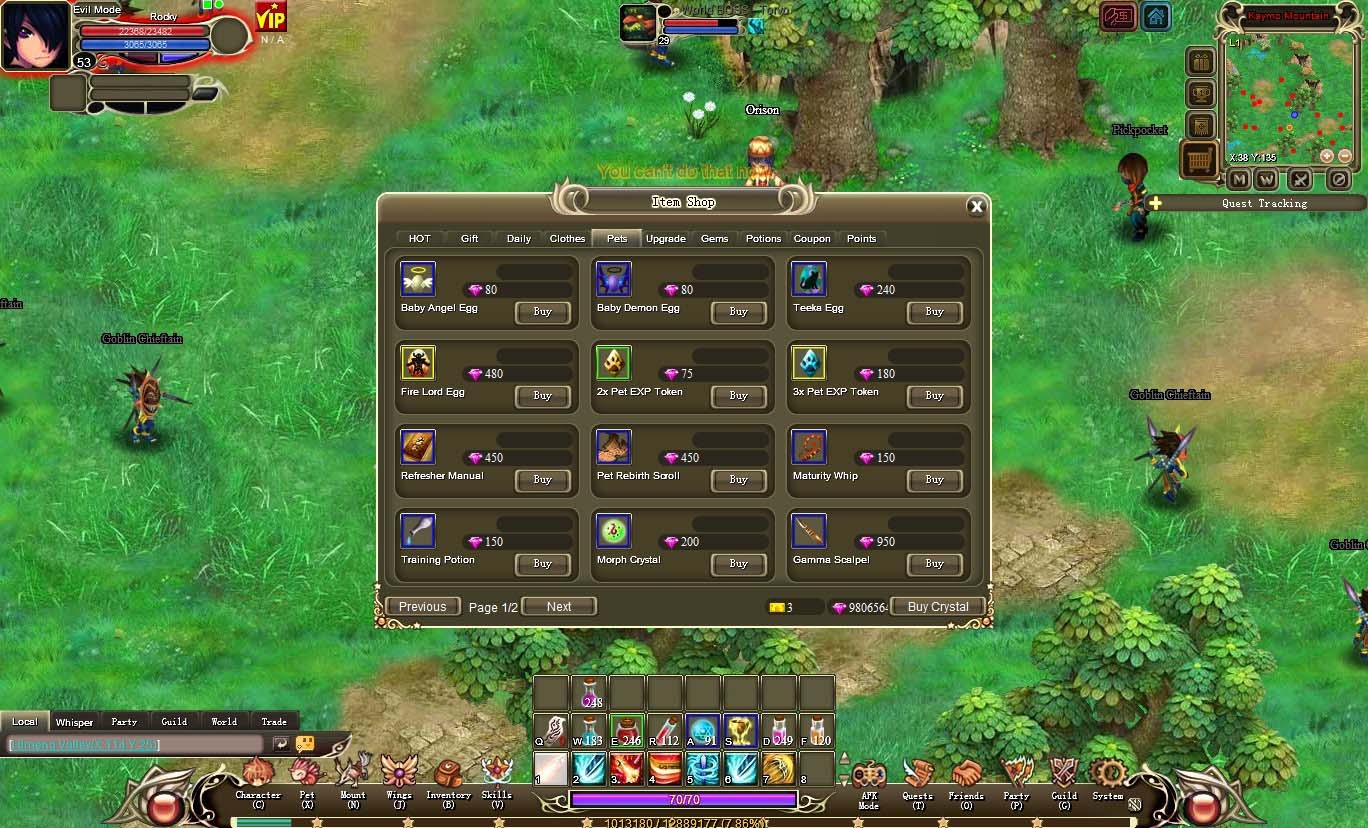Toggle AFK Mode gamepad icon
Image resolution: width=1368 pixels, height=828 pixels.
[868, 776]
